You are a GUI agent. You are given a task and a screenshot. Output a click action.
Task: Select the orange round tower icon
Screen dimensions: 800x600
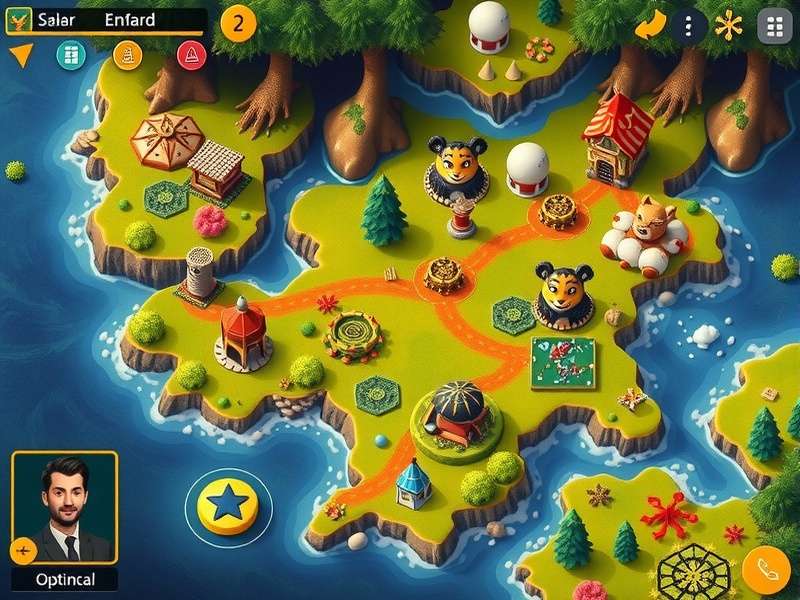coord(128,55)
